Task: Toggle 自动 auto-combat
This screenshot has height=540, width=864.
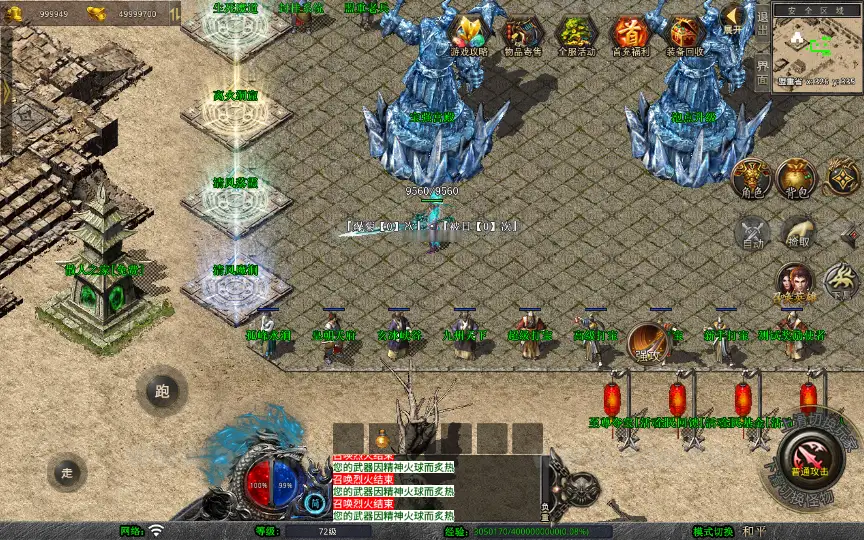Action: point(752,232)
